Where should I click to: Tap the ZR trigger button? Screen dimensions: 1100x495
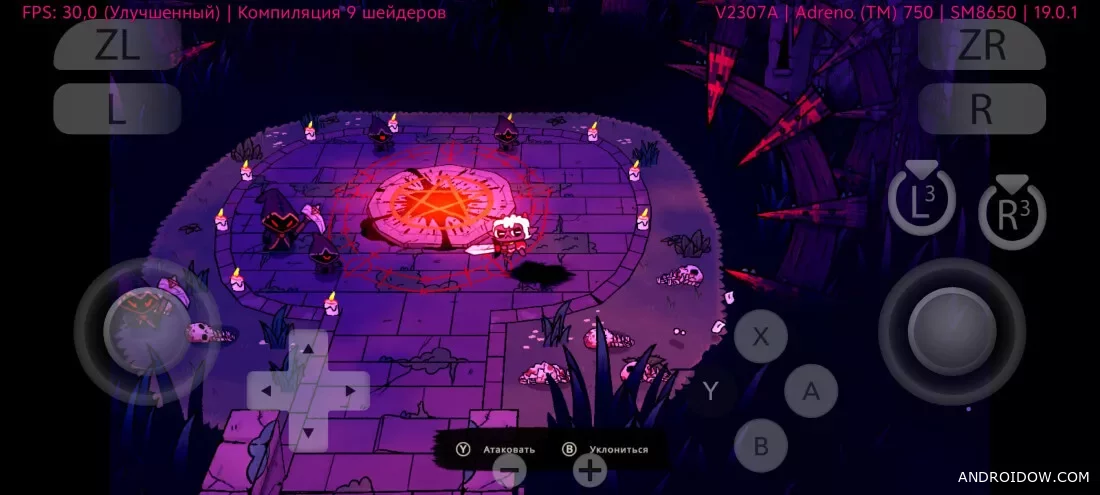click(x=982, y=46)
